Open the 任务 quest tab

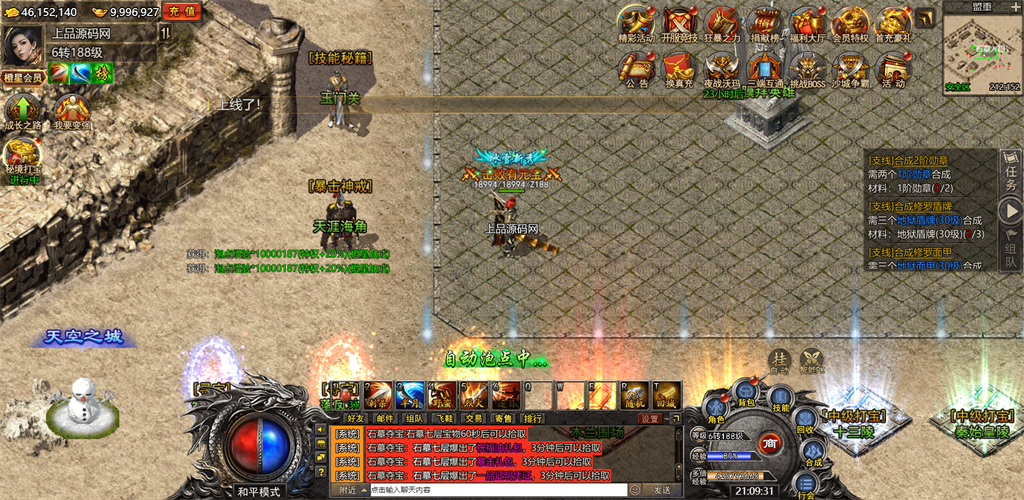pos(1010,172)
